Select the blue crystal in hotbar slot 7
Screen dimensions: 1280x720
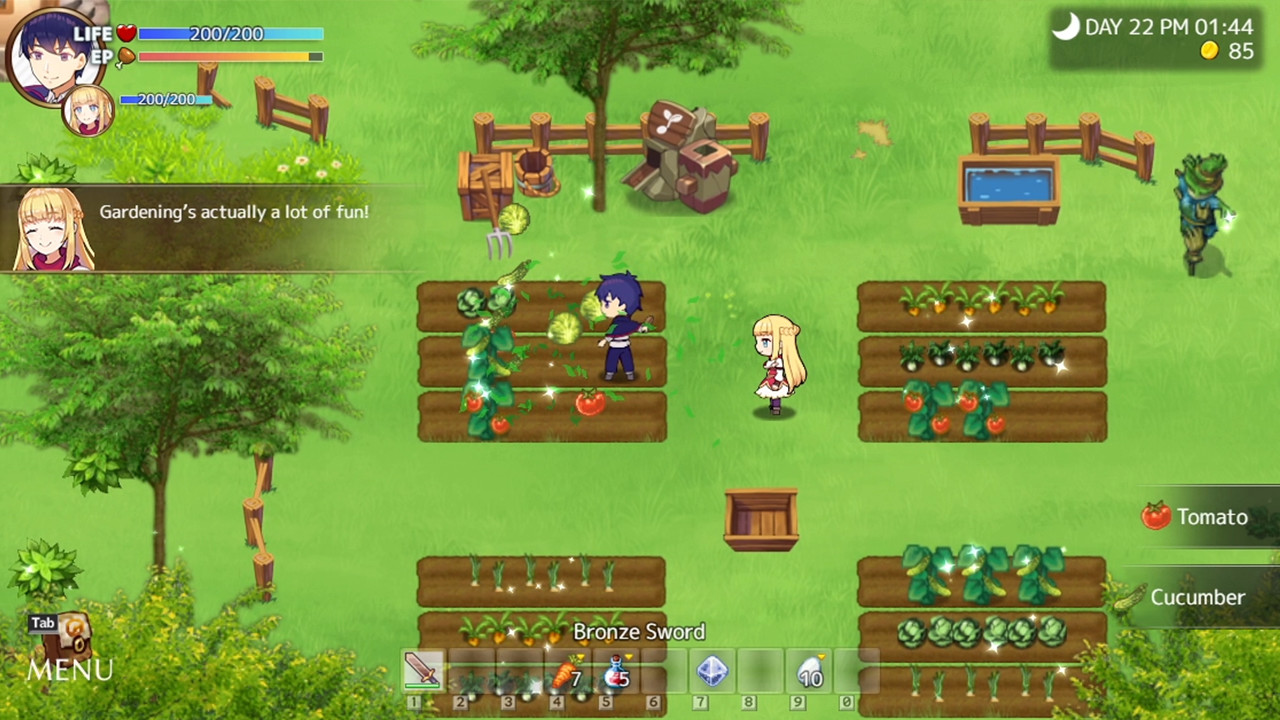(713, 672)
